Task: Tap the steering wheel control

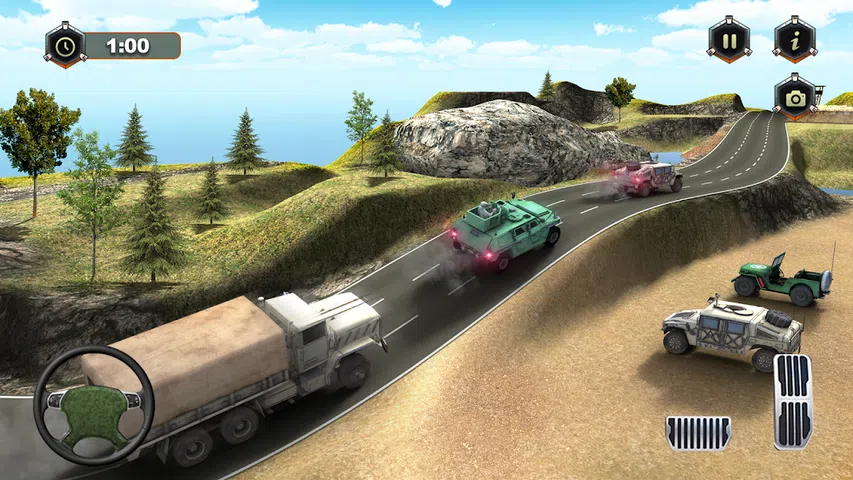Action: click(94, 404)
